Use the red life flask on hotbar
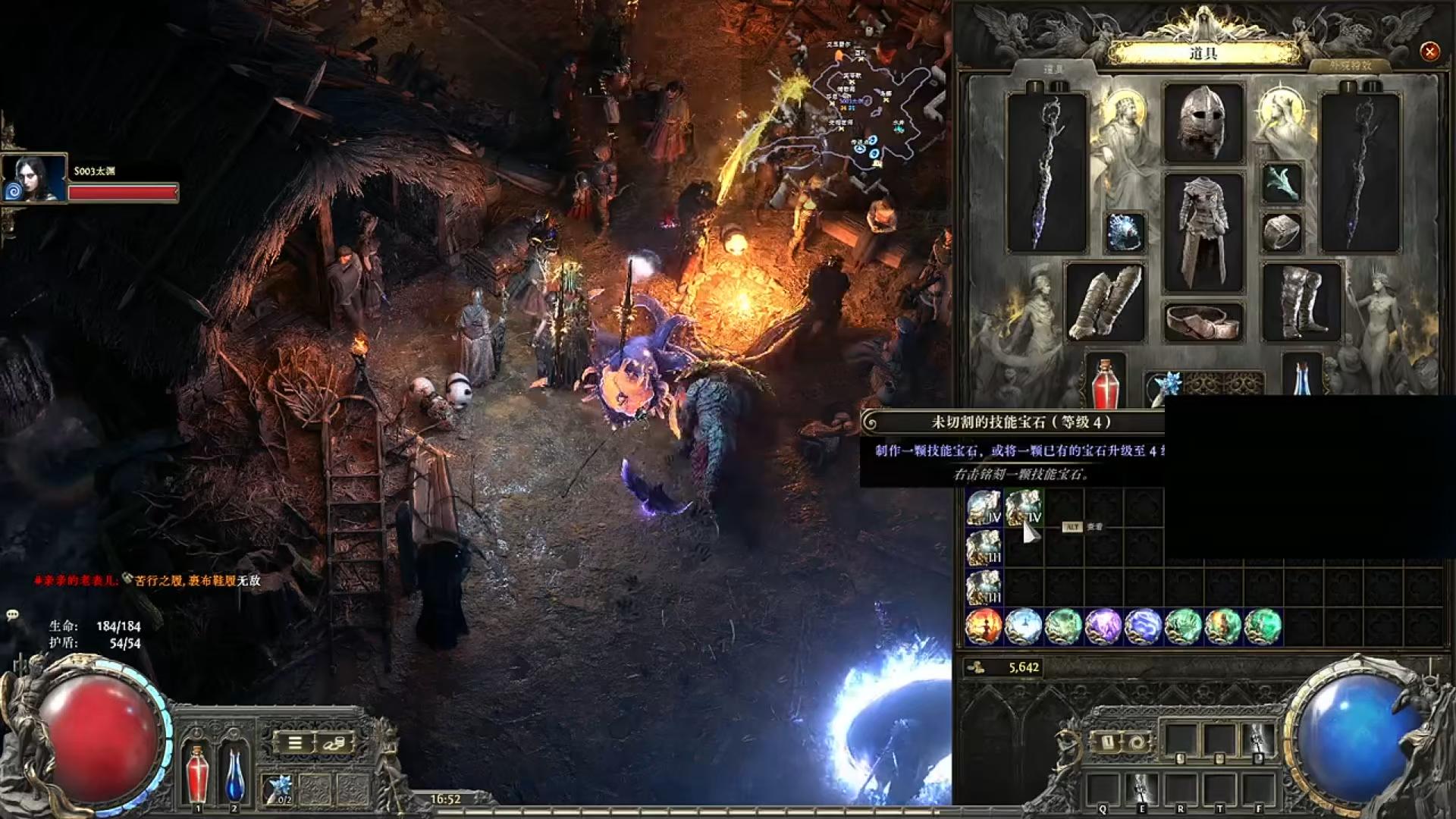1456x819 pixels. [x=197, y=773]
